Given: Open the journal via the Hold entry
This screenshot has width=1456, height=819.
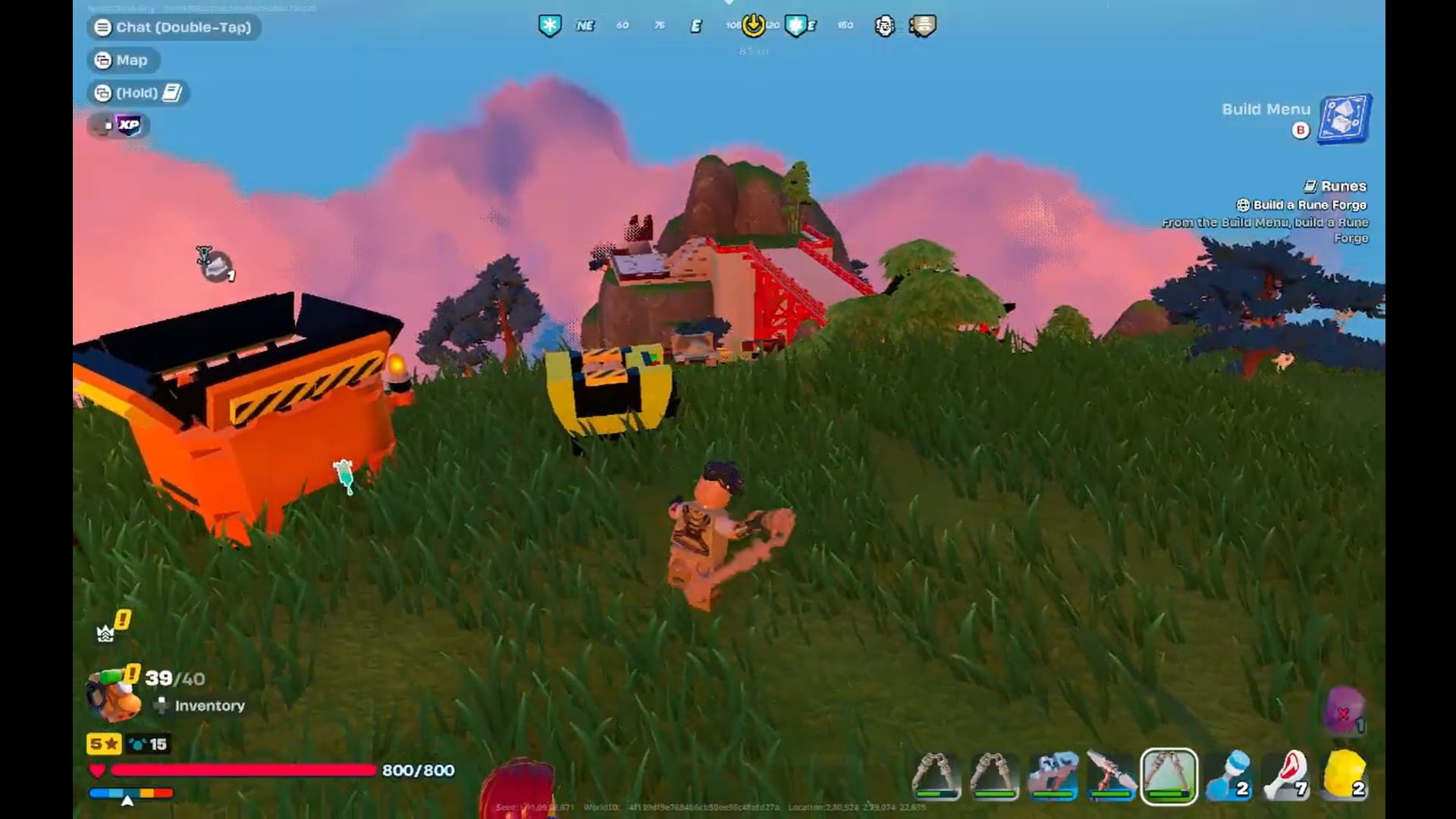Looking at the screenshot, I should [x=139, y=93].
